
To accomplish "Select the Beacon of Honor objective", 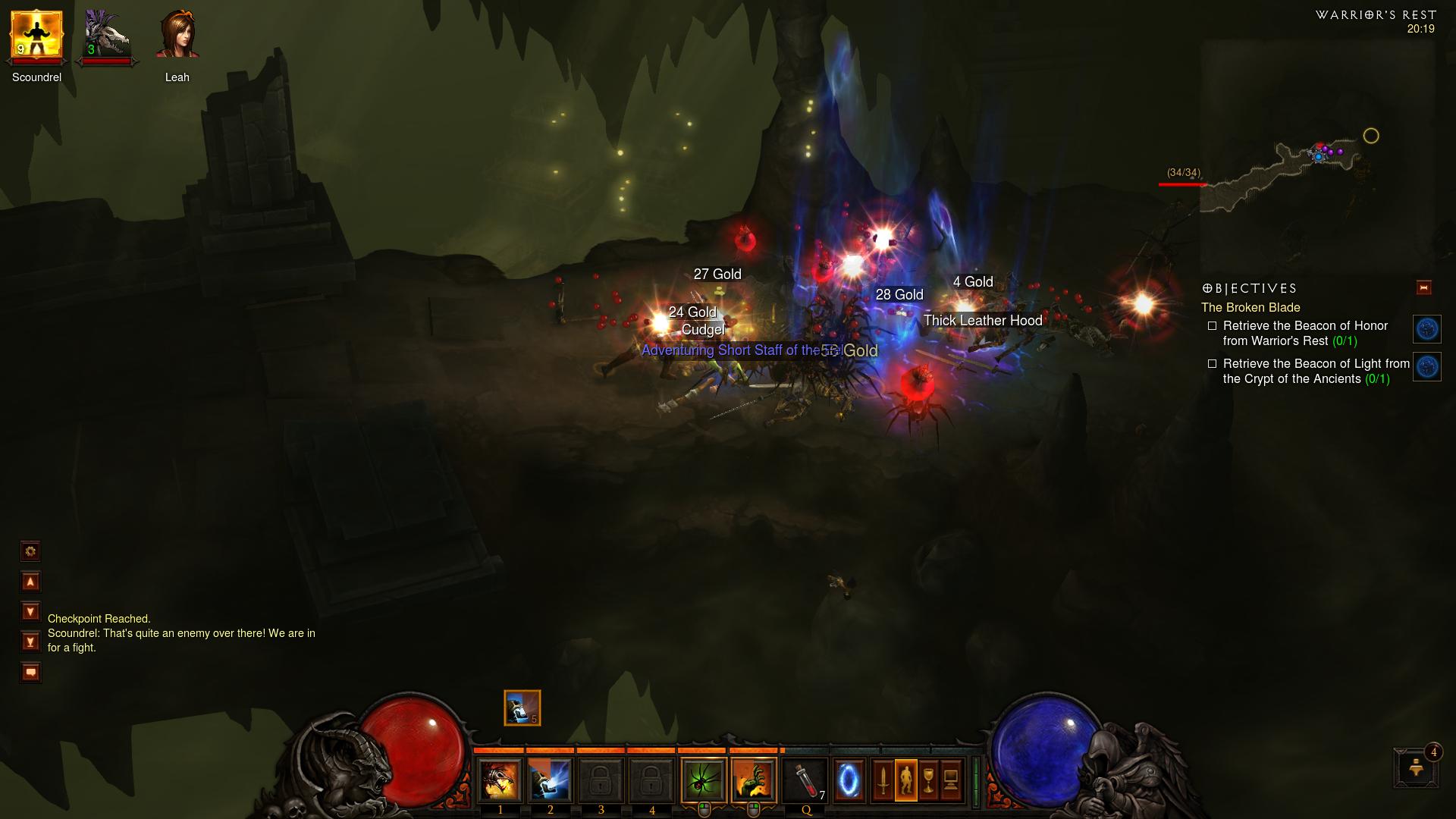I will (x=1304, y=333).
